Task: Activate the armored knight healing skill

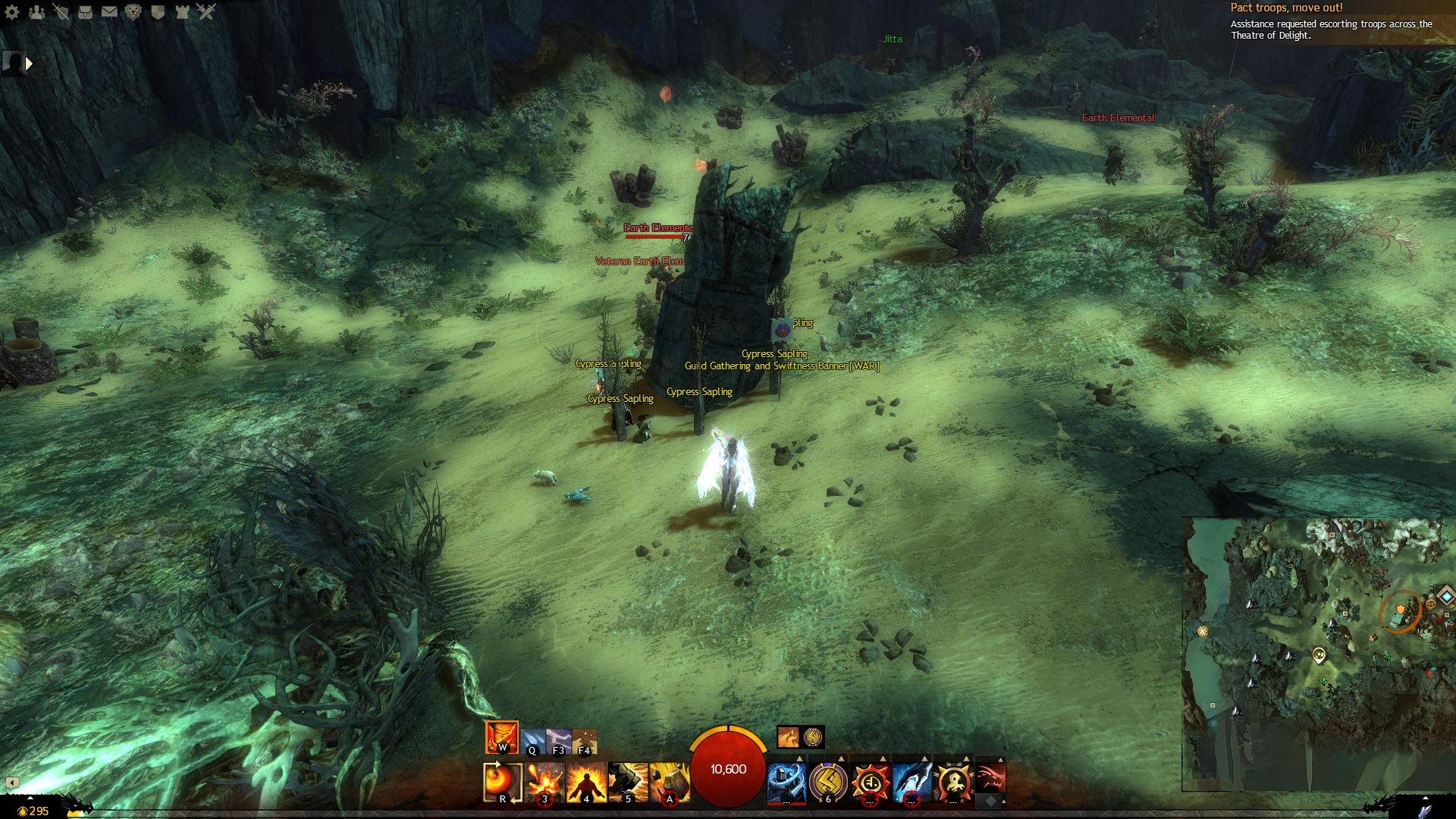Action: click(x=786, y=782)
